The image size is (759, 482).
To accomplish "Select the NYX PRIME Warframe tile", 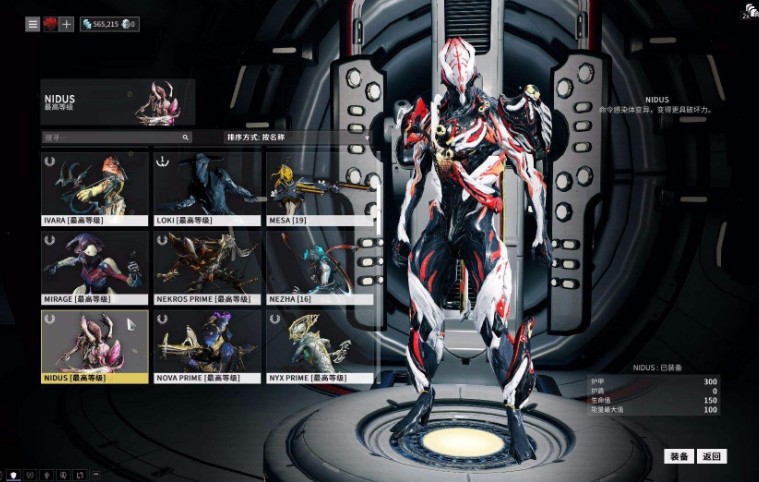I will point(320,345).
